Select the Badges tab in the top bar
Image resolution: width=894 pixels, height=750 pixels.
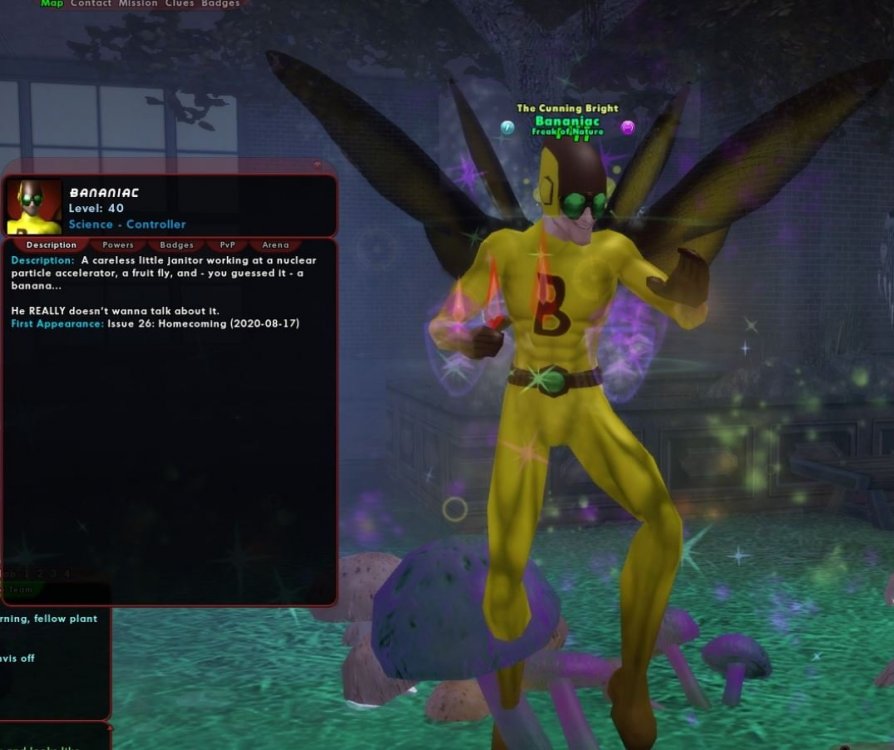pyautogui.click(x=220, y=4)
